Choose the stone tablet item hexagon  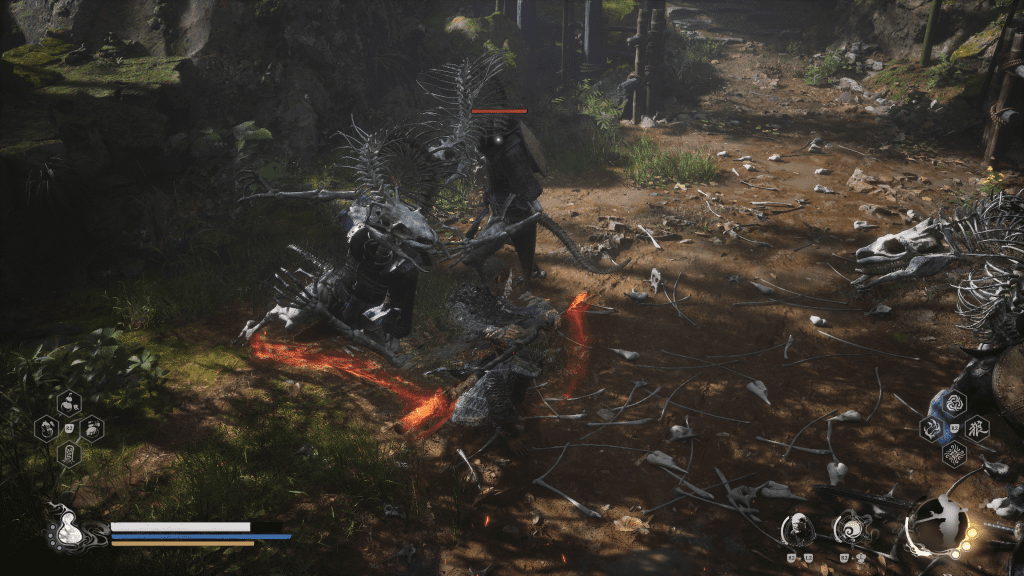(69, 454)
